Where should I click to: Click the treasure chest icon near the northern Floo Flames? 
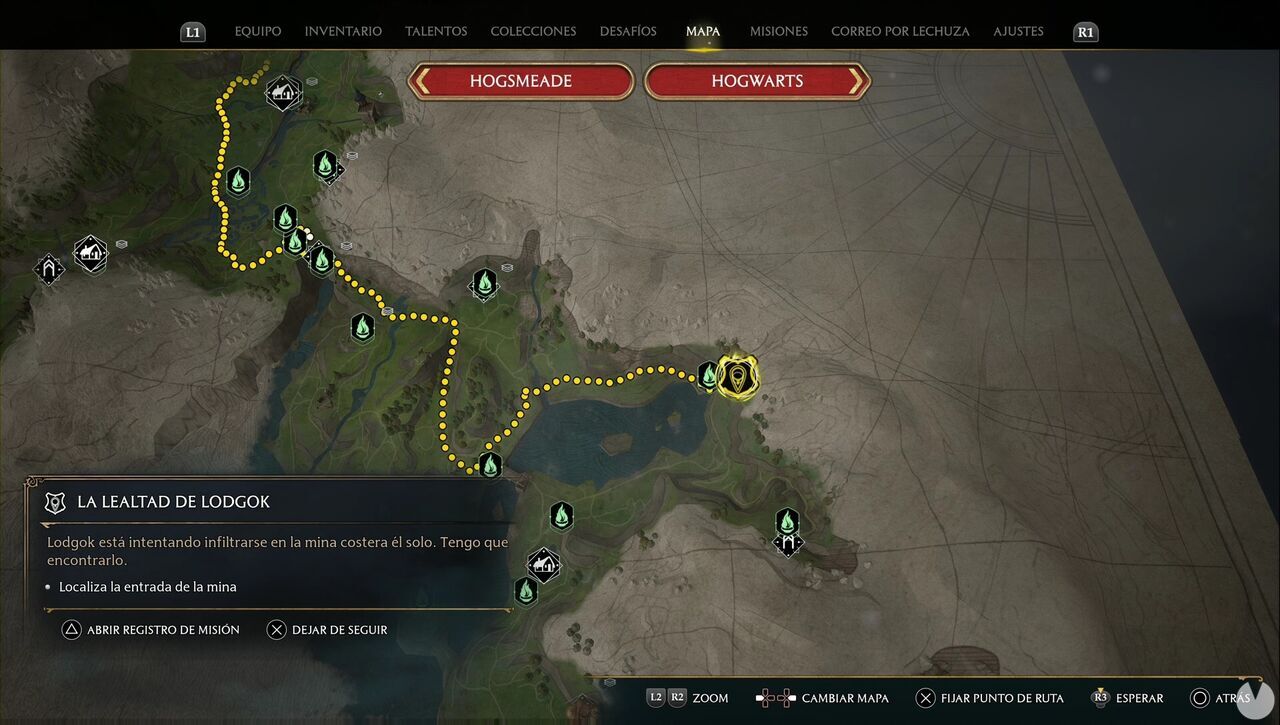click(x=346, y=245)
